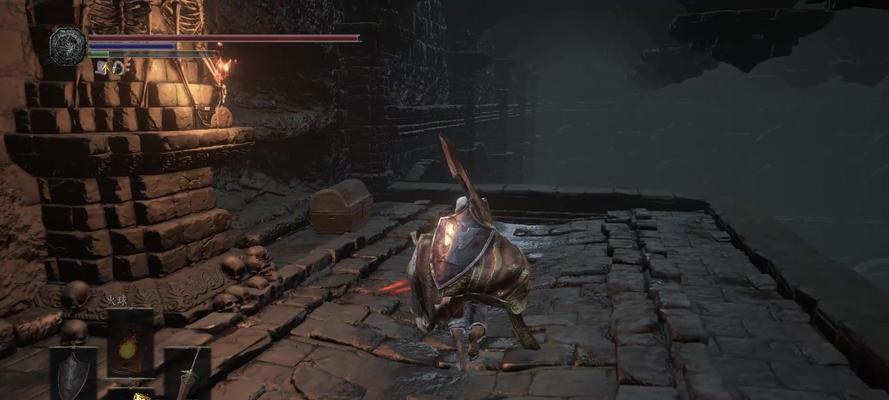The image size is (889, 400).
Task: Inspect the status buff icons under the stamina bar
Action: 111,67
